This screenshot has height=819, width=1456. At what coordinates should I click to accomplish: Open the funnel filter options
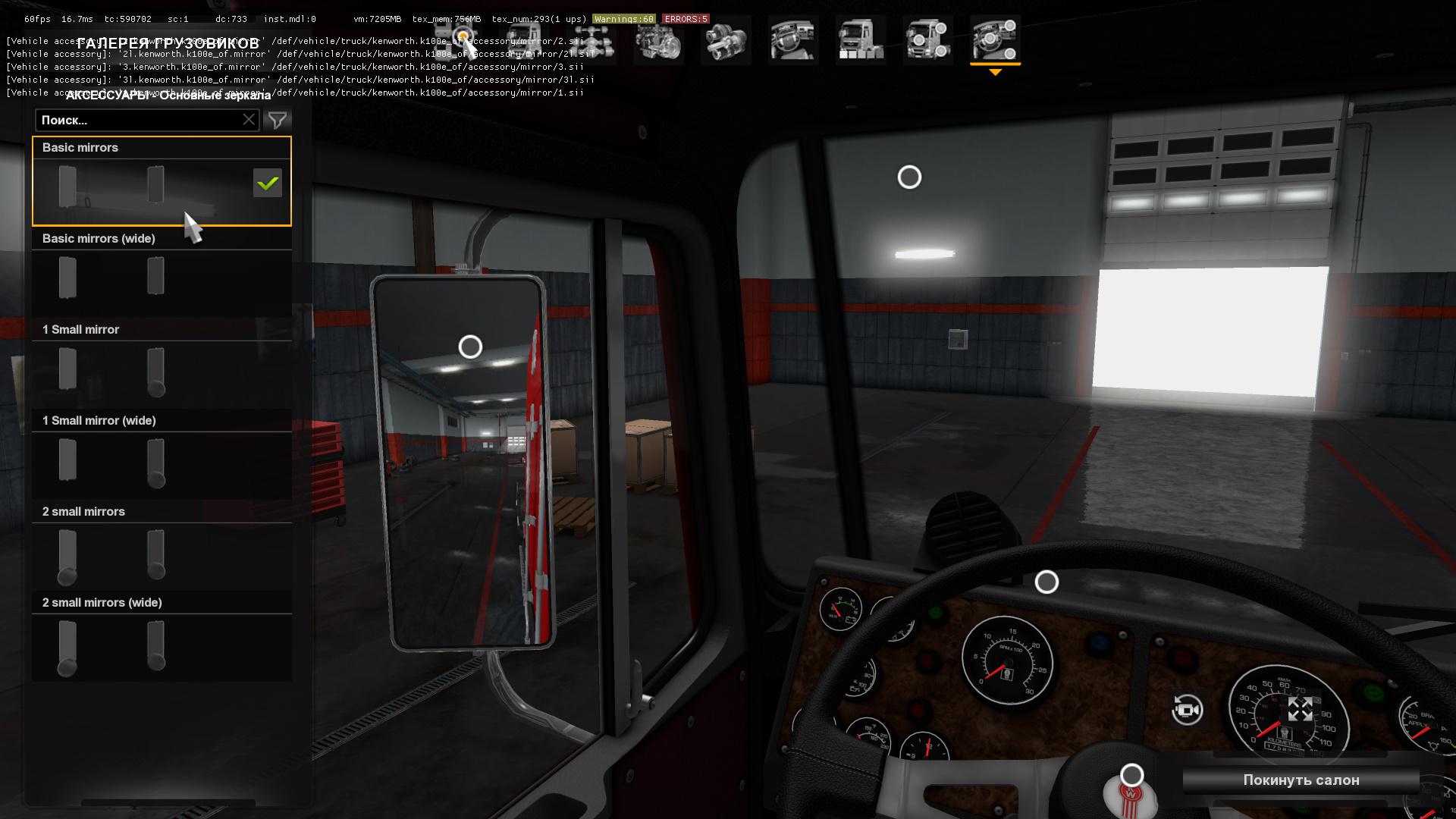(278, 120)
